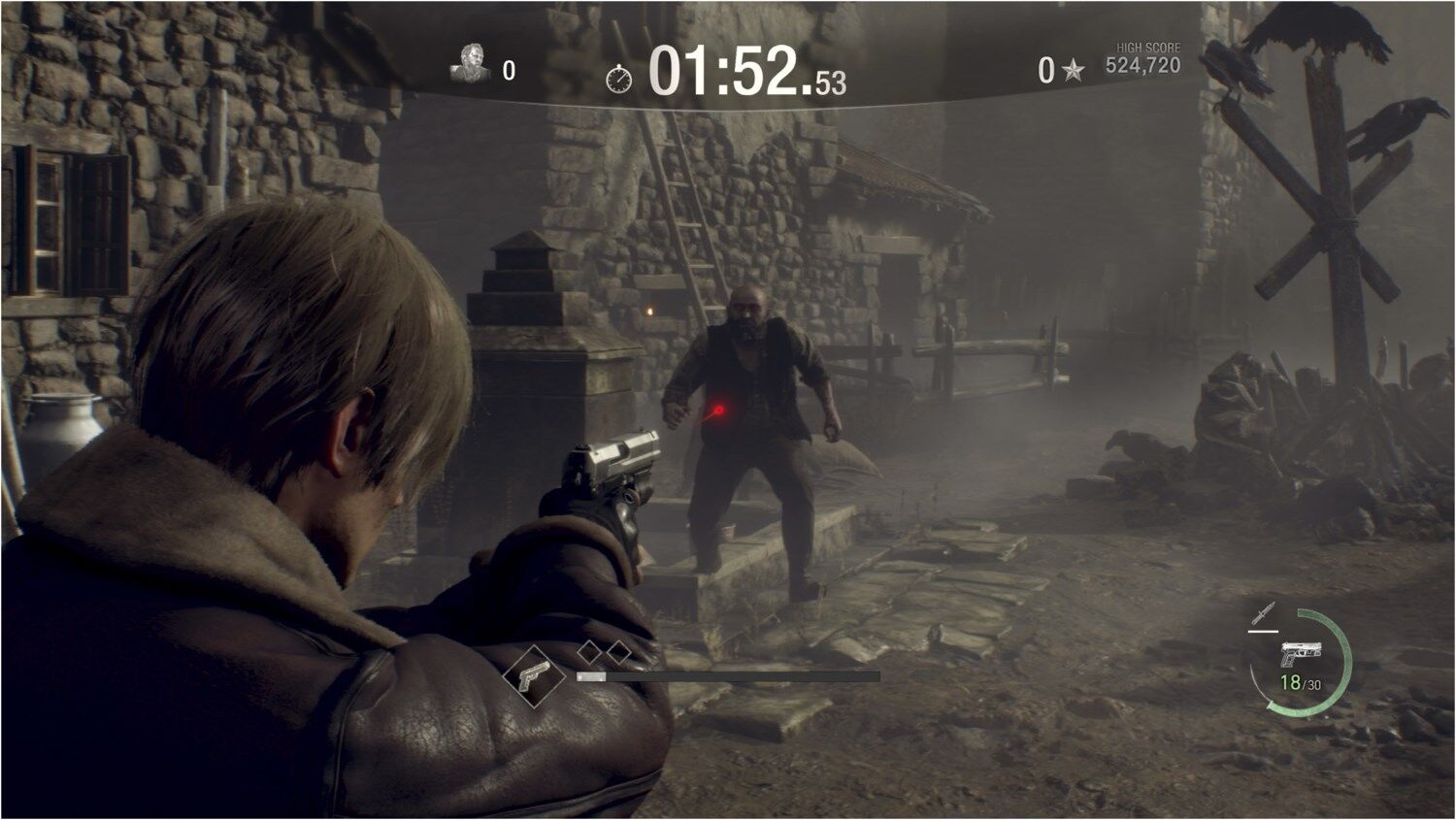Choose the combat knife icon

click(1262, 613)
